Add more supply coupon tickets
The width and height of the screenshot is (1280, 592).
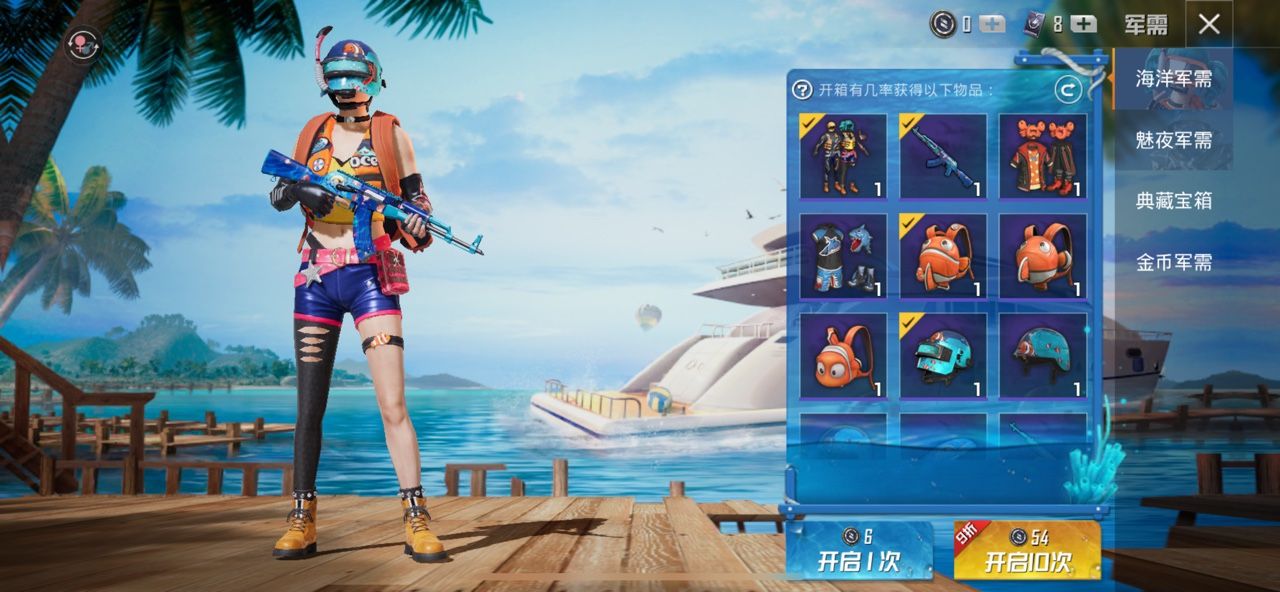1083,24
